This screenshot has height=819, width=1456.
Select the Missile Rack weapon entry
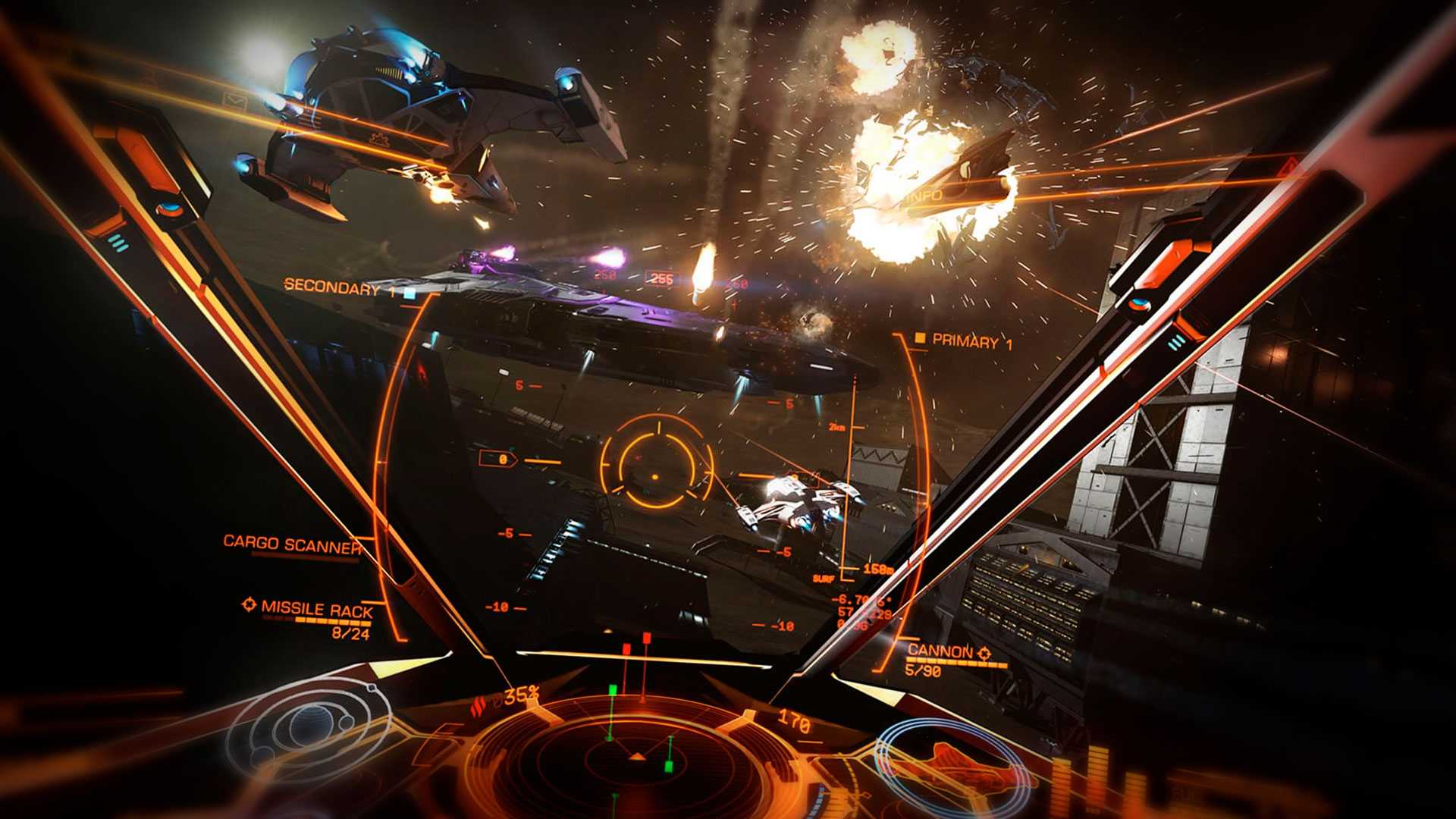tap(316, 609)
